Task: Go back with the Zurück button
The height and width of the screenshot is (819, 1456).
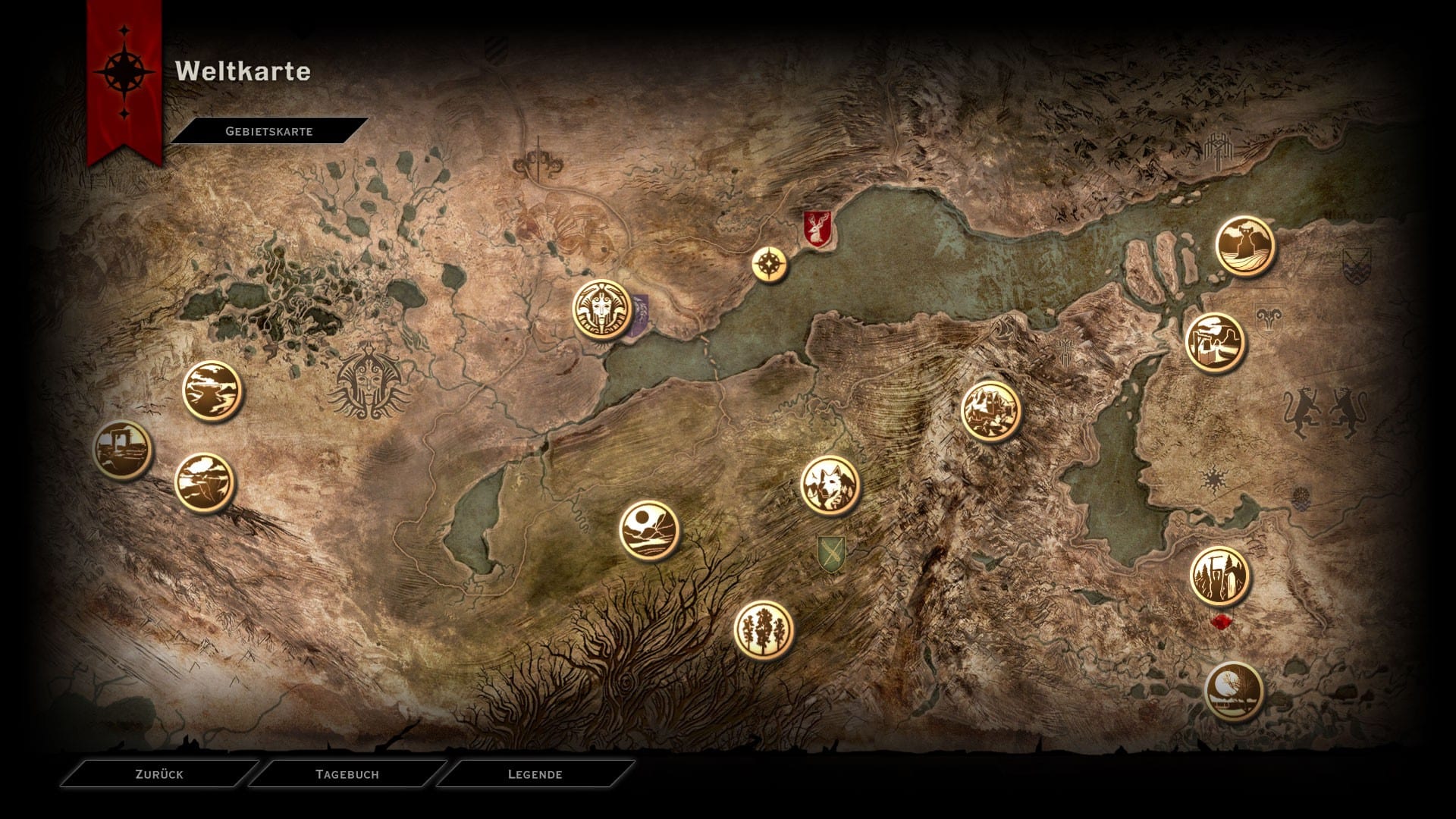Action: pos(159,774)
